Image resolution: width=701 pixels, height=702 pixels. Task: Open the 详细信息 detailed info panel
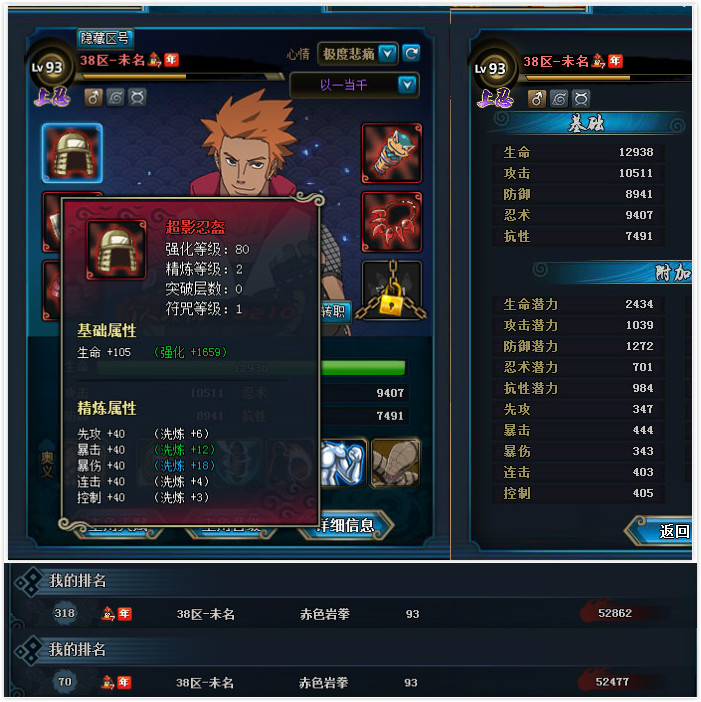click(x=345, y=525)
